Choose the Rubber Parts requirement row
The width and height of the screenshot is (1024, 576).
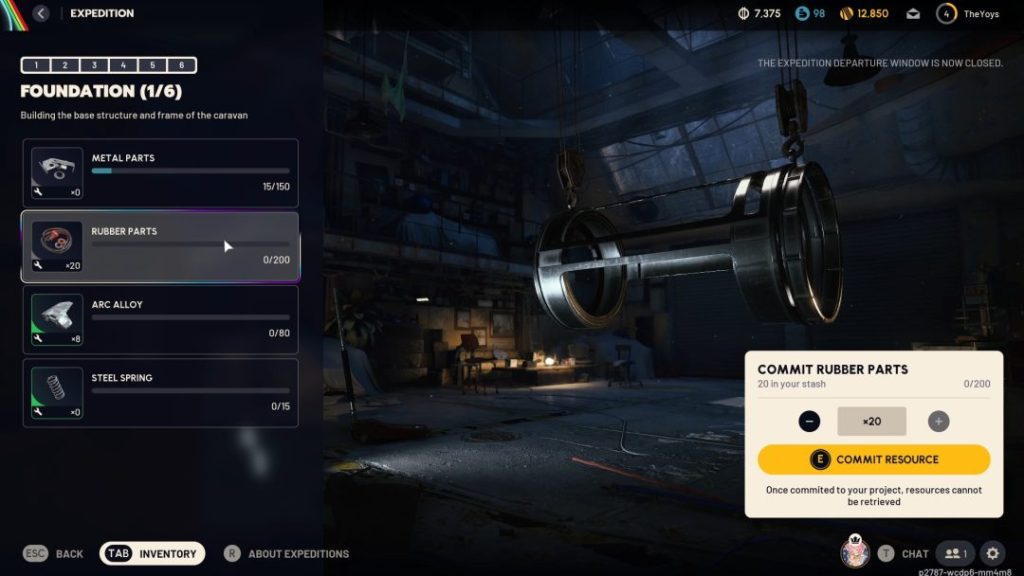pos(160,246)
